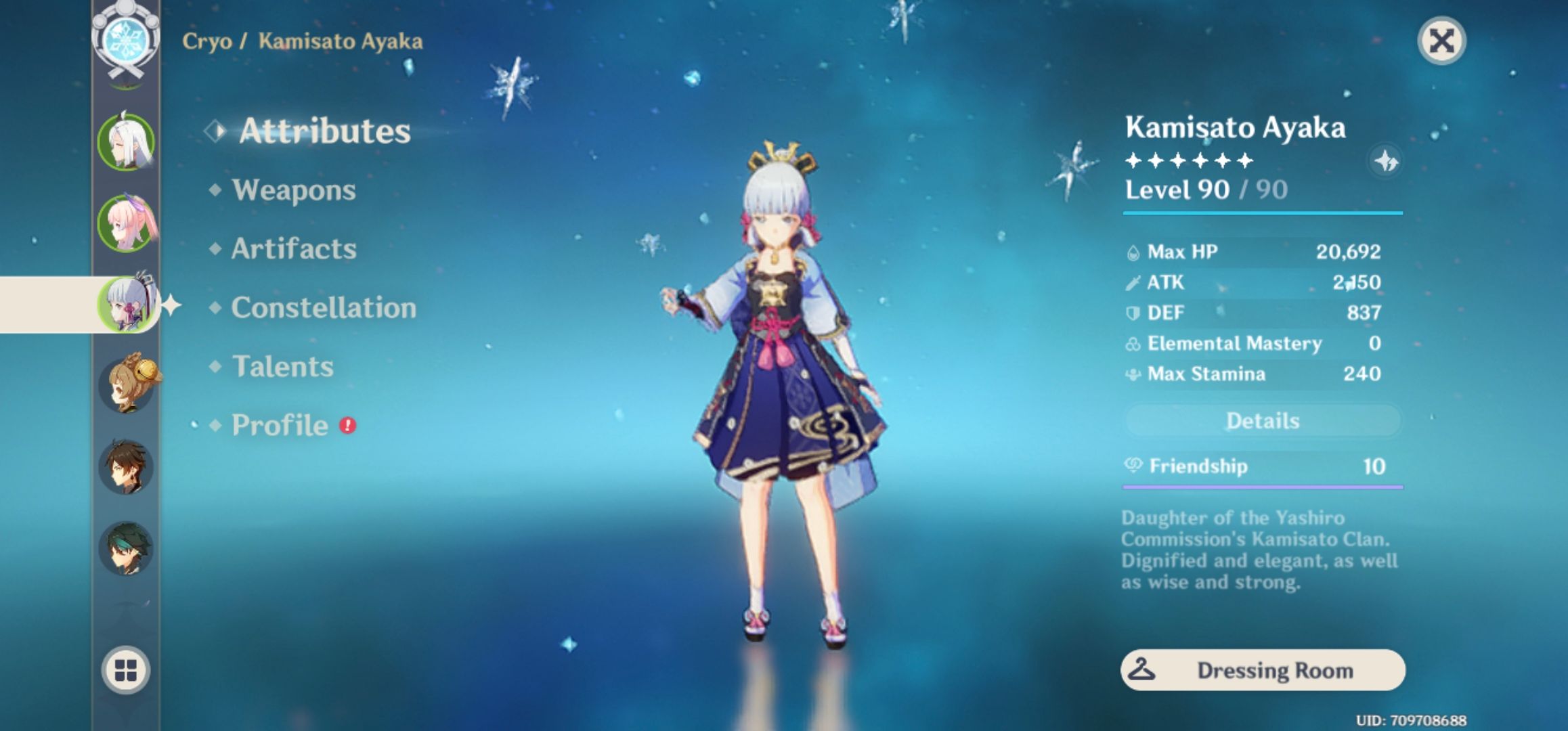
Task: Open the Artifacts section
Action: (292, 249)
